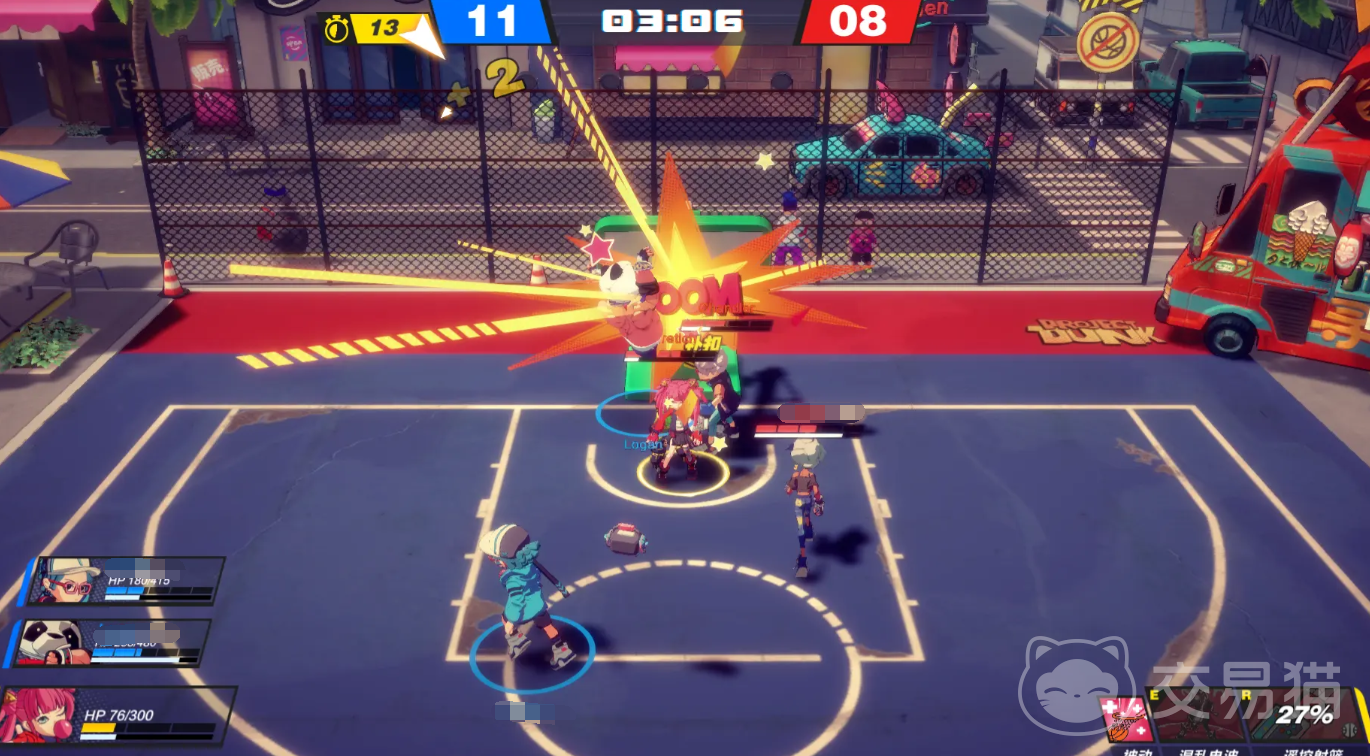Select the pink-haired bubblegum girl portrait
The width and height of the screenshot is (1370, 756).
point(40,715)
